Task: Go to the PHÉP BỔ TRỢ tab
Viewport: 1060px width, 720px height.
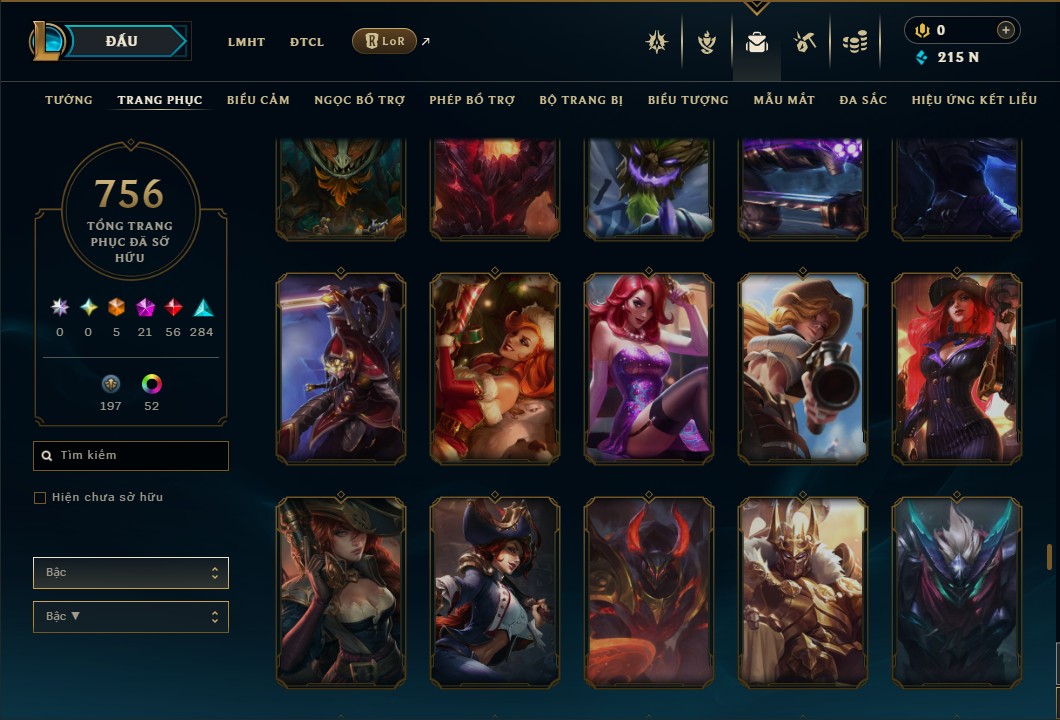Action: pyautogui.click(x=472, y=100)
